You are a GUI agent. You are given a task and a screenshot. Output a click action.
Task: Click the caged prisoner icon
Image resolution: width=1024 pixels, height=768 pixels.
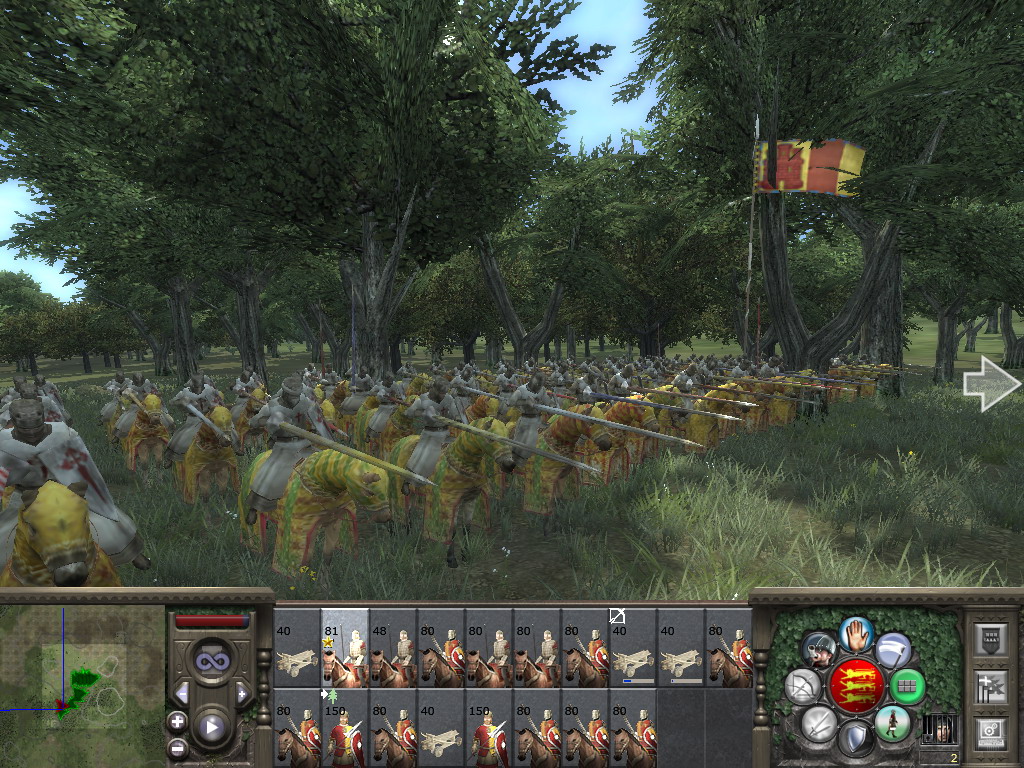[938, 729]
